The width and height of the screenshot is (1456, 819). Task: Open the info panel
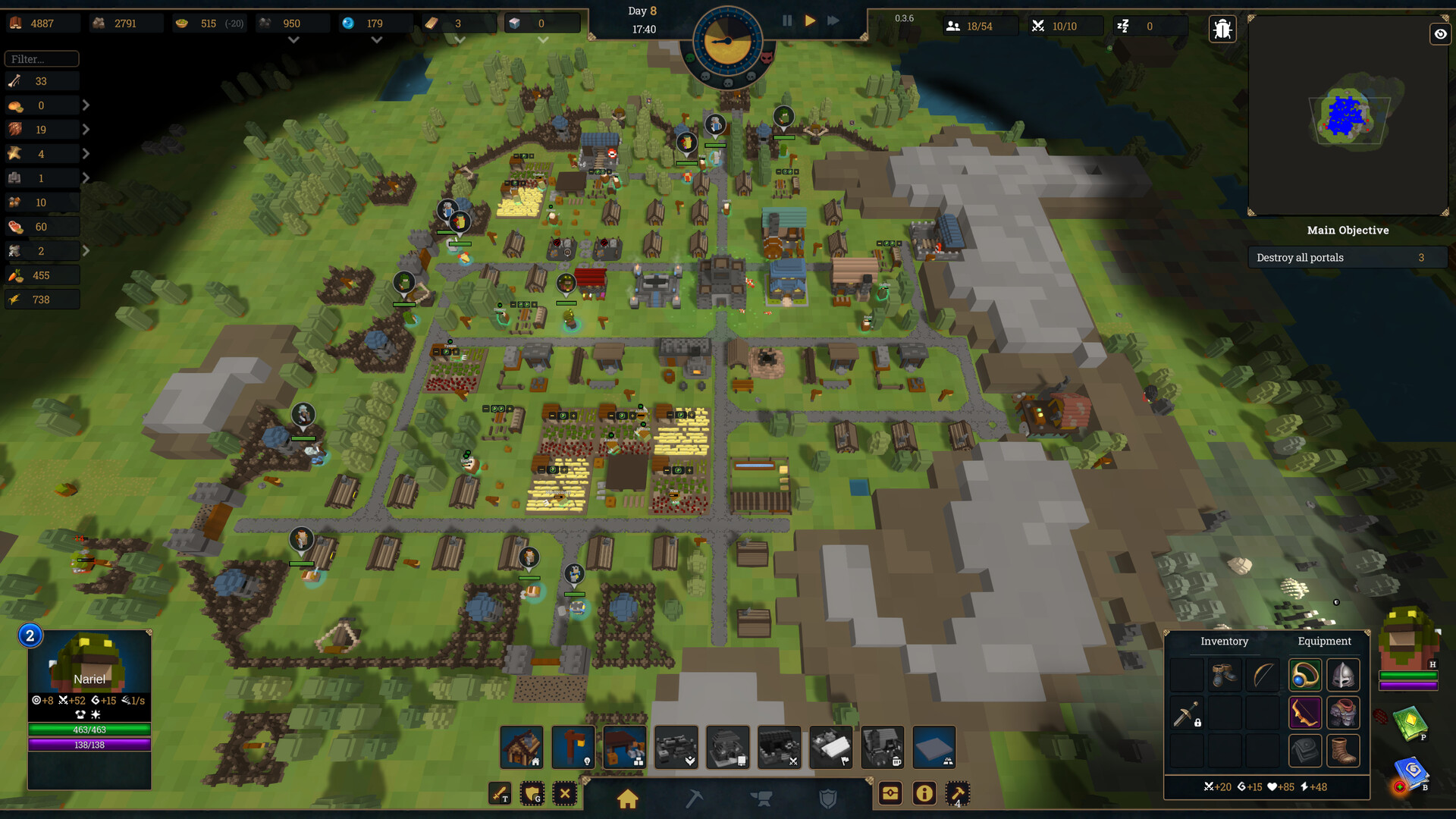924,794
